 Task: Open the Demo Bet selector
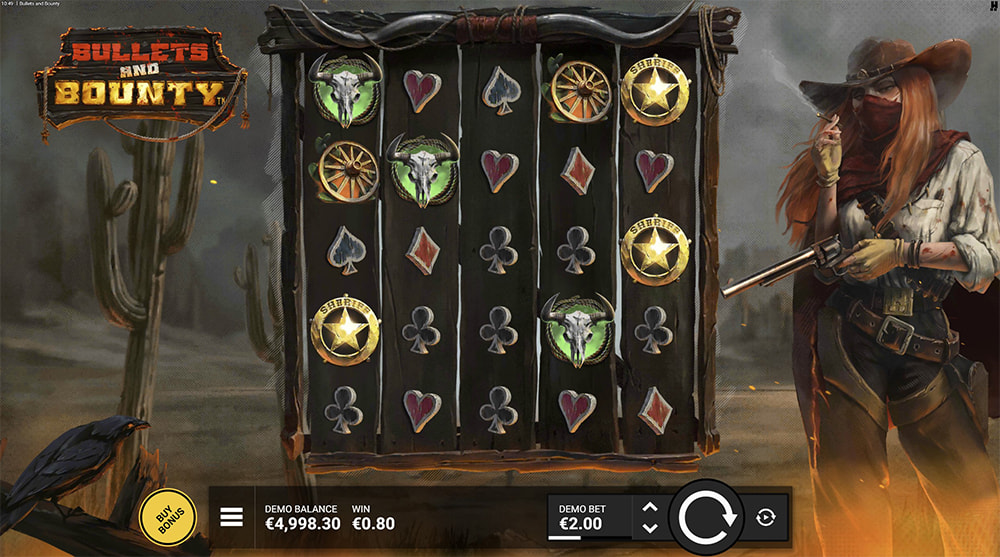click(591, 517)
